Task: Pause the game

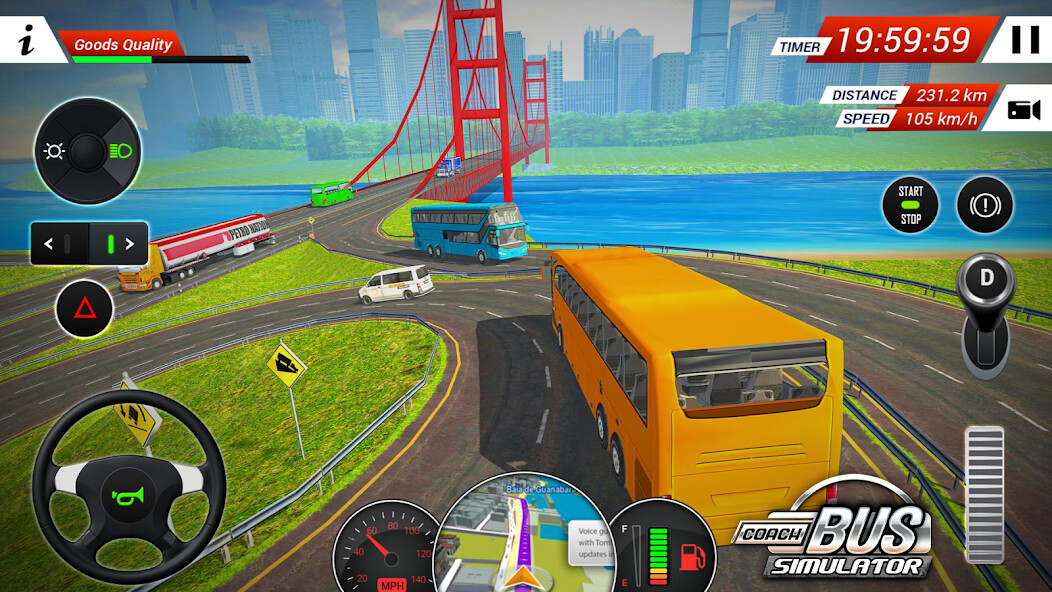Action: coord(1024,40)
